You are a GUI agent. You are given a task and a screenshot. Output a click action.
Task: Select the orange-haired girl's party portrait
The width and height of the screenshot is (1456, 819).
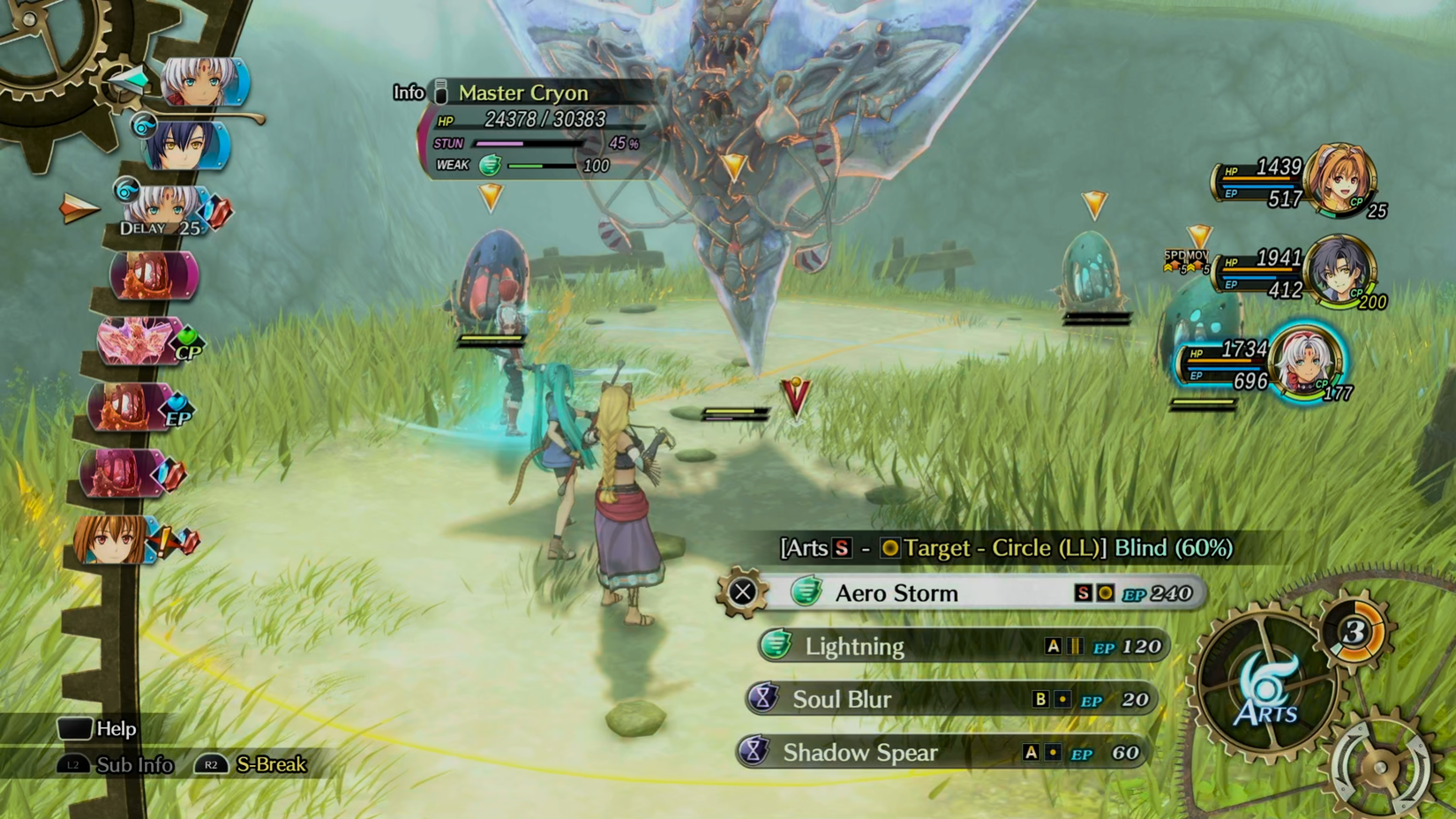click(1339, 180)
